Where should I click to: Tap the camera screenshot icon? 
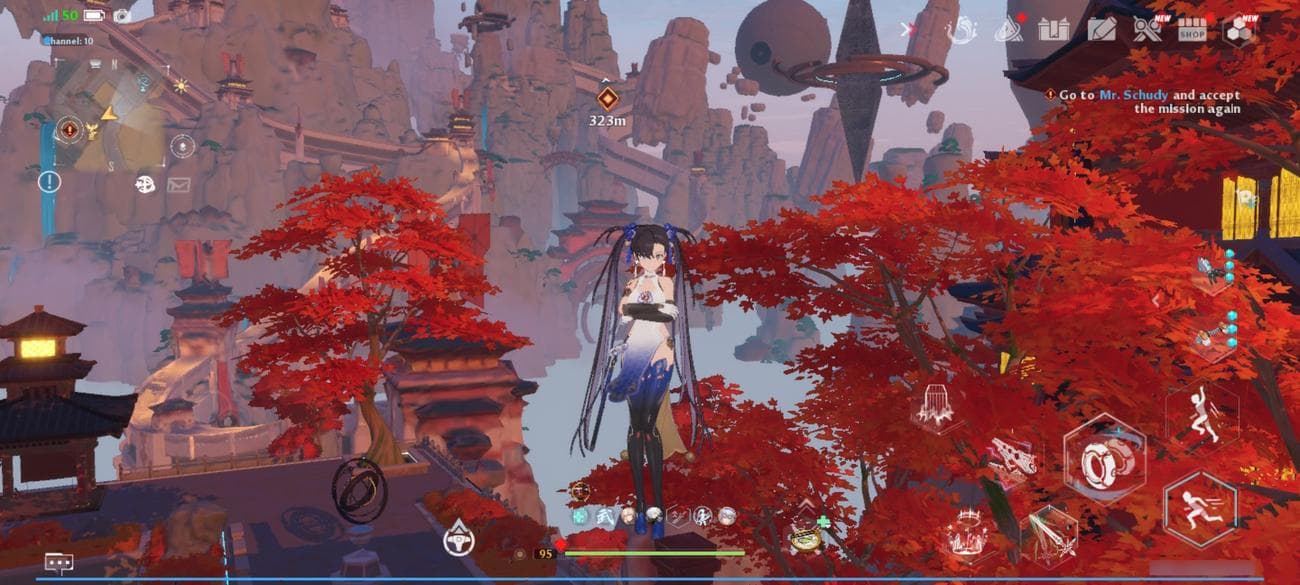click(x=122, y=15)
